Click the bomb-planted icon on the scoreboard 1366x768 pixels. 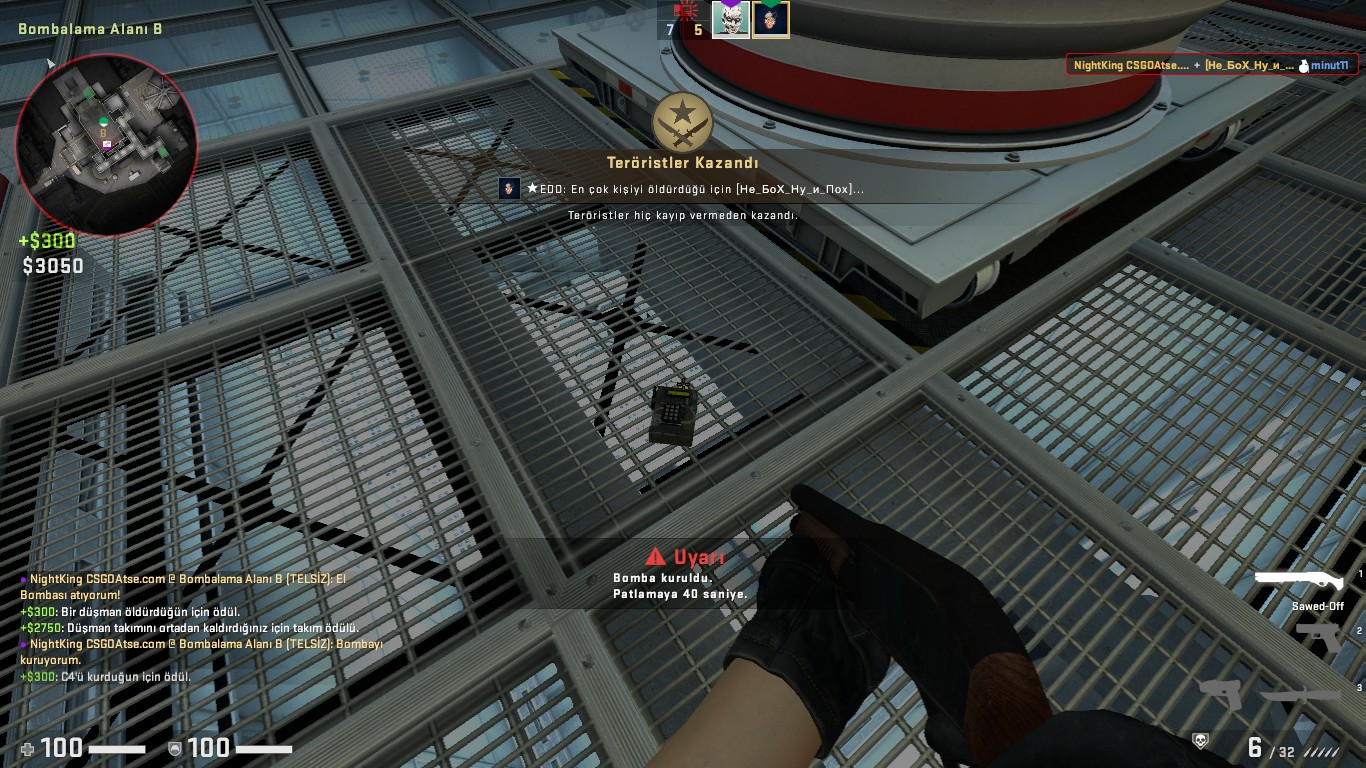point(685,12)
